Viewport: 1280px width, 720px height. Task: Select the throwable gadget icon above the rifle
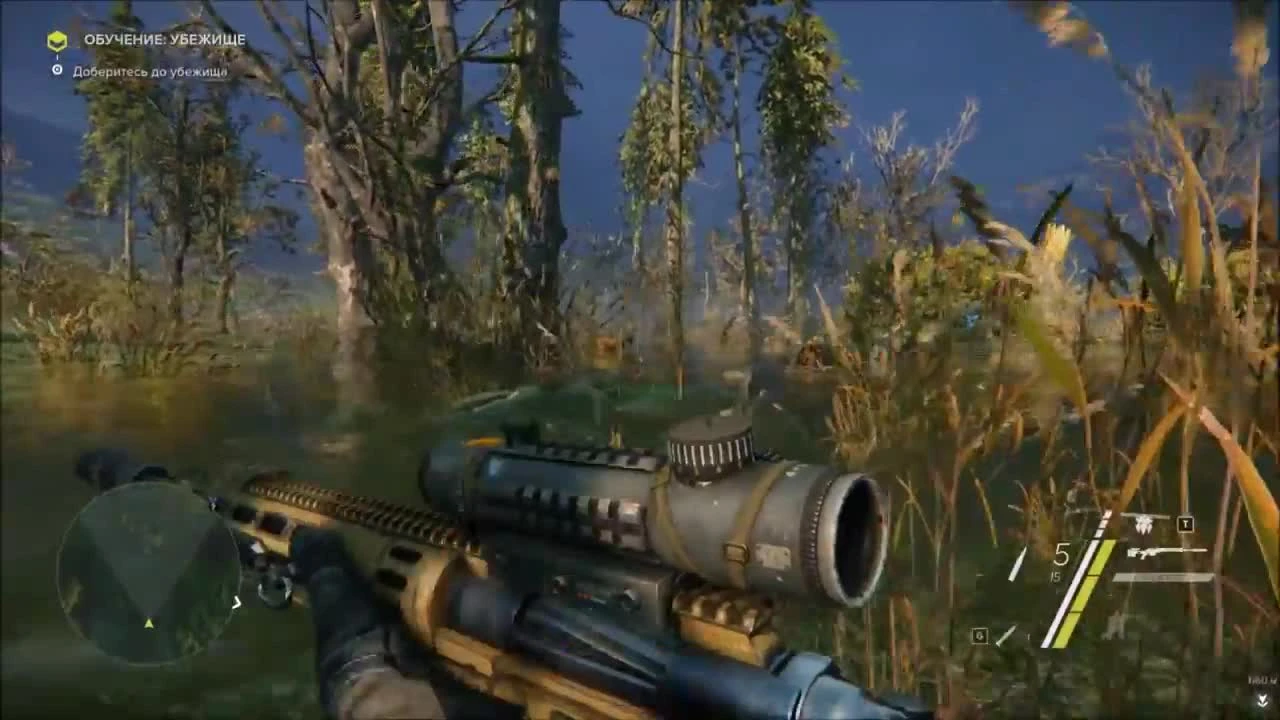point(1143,522)
